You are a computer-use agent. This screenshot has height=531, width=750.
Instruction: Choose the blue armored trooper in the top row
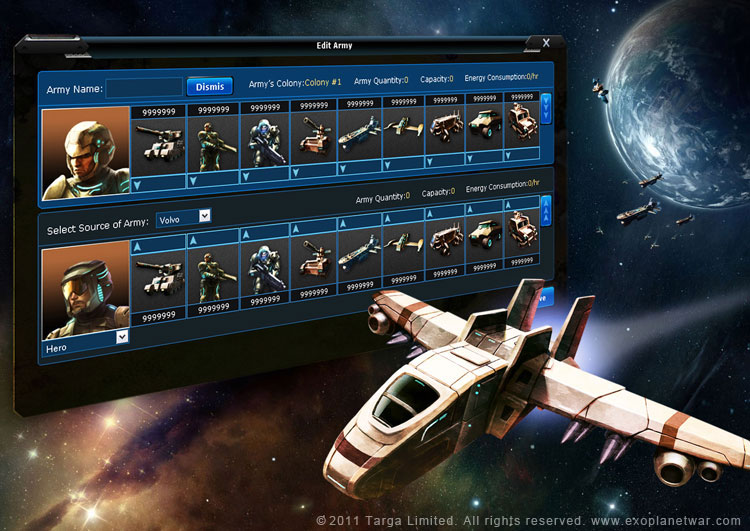click(x=265, y=142)
